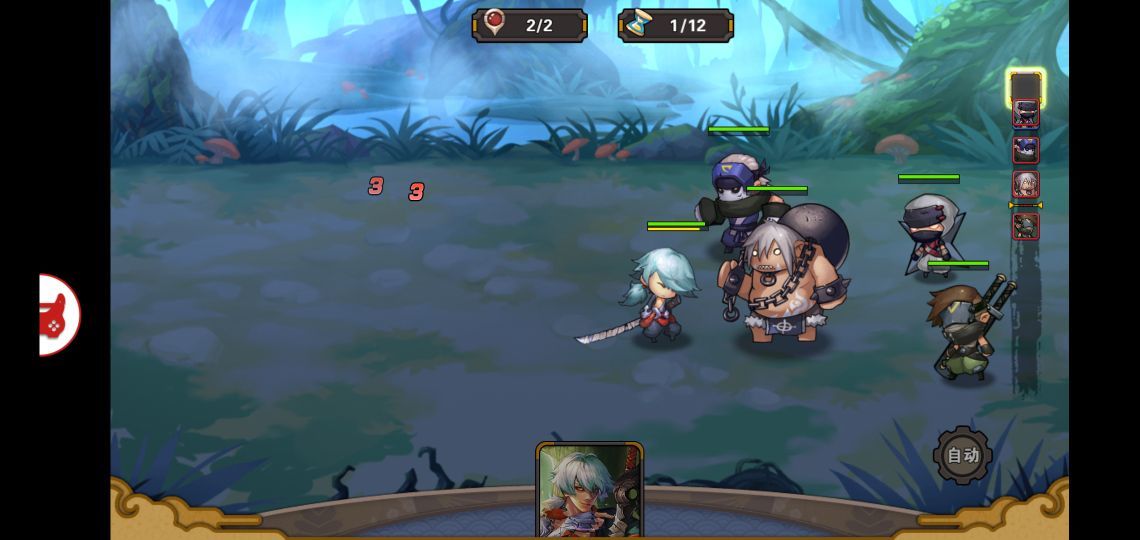The width and height of the screenshot is (1140, 540).
Task: Select the brown-haired swordsman turn-order portrait
Action: 1025,226
